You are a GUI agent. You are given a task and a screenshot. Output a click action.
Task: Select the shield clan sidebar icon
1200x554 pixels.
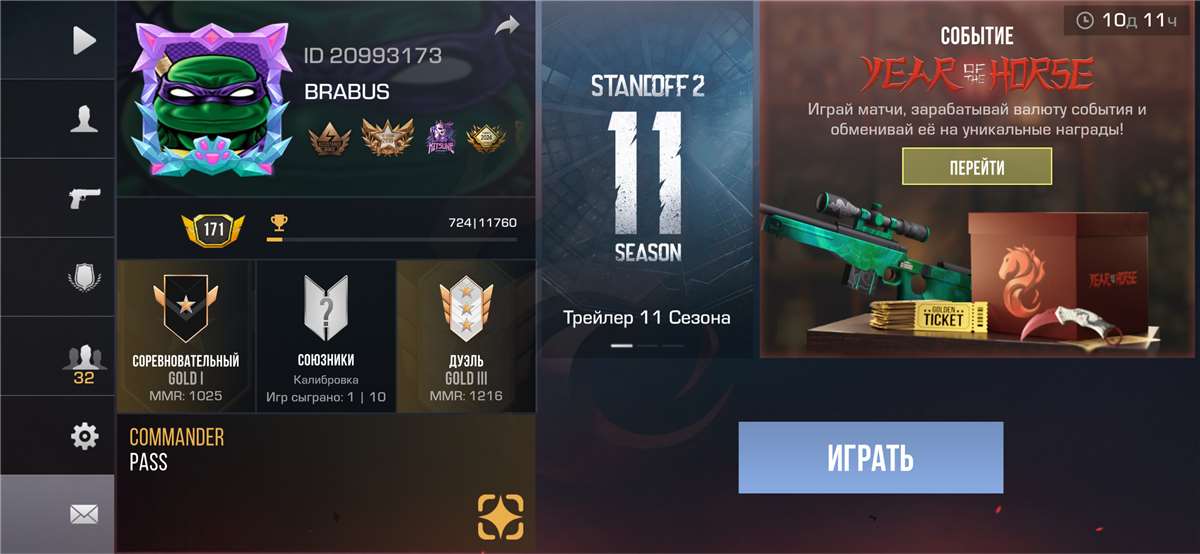coord(85,277)
